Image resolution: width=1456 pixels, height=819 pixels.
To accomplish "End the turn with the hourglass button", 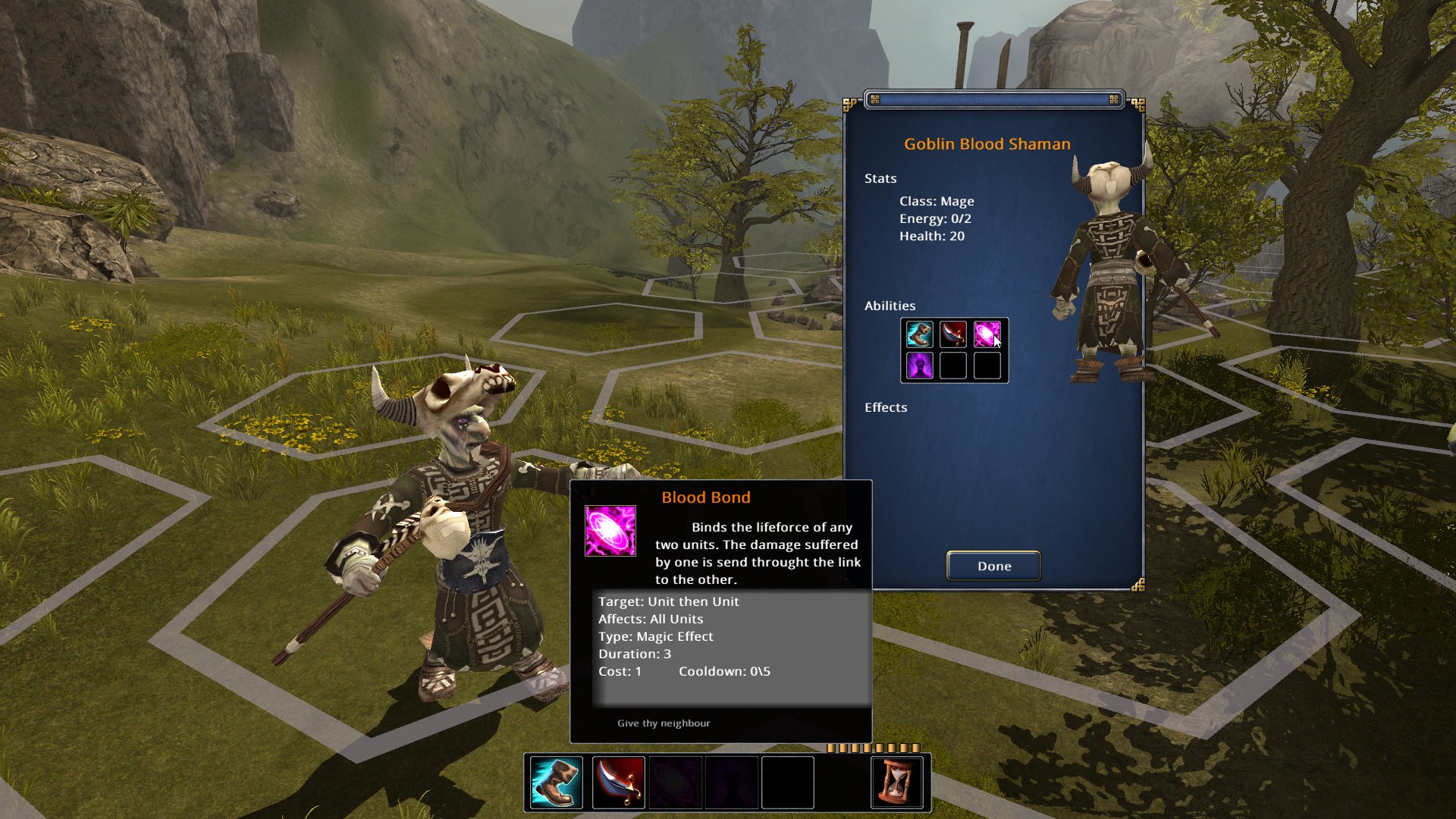I will tap(896, 782).
